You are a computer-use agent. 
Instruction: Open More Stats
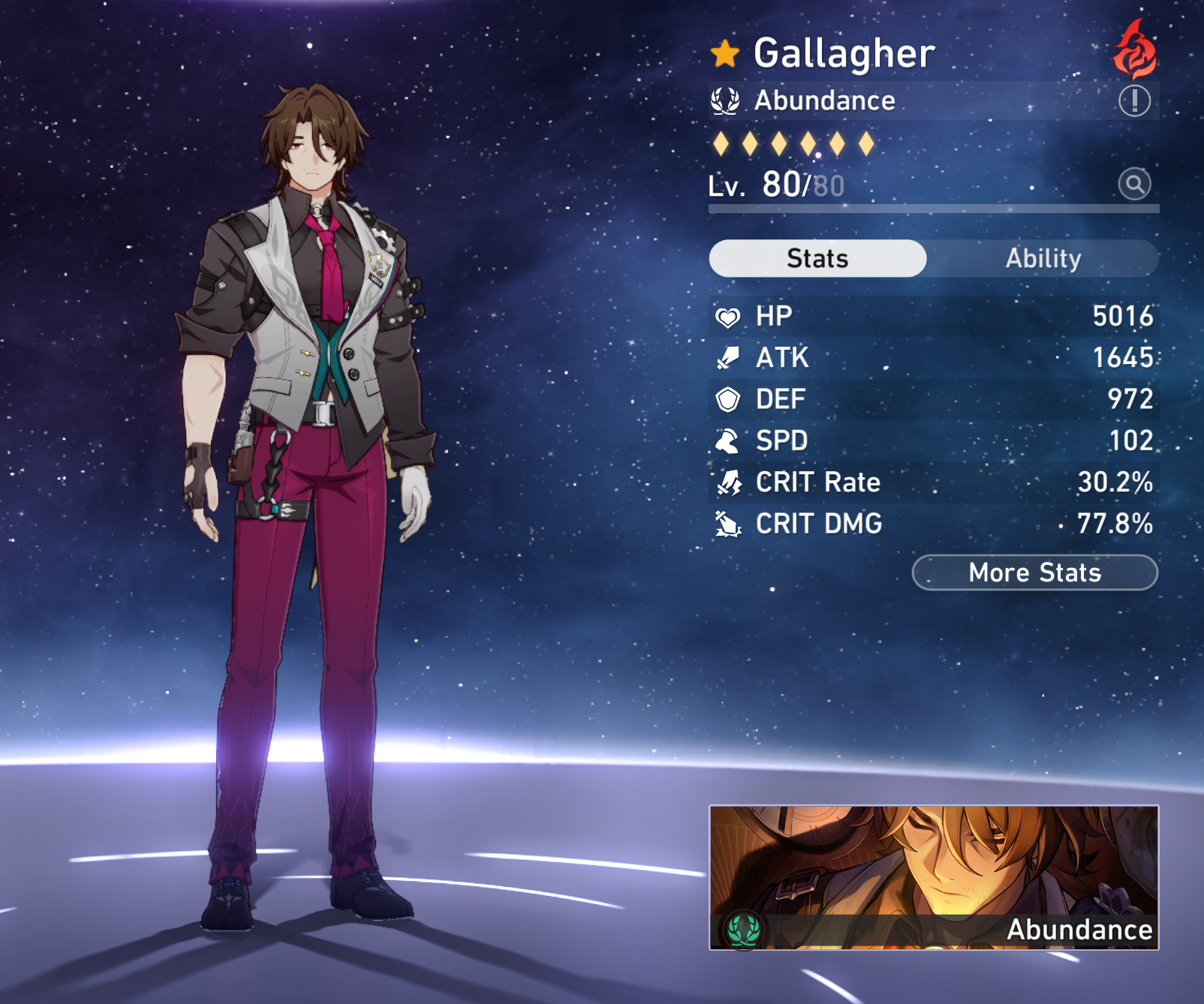click(1034, 573)
